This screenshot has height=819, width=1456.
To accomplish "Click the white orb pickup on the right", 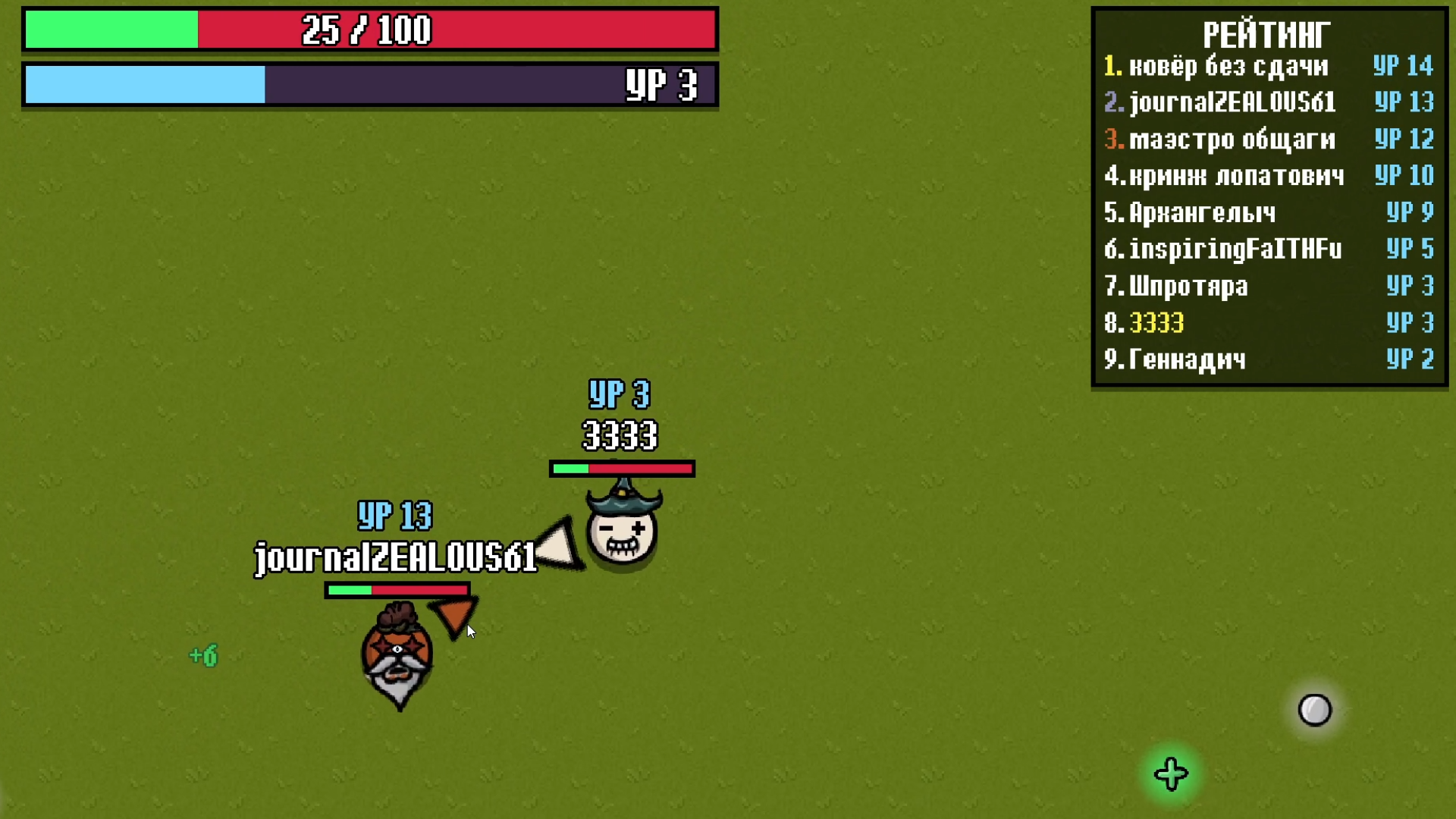I will 1314,709.
